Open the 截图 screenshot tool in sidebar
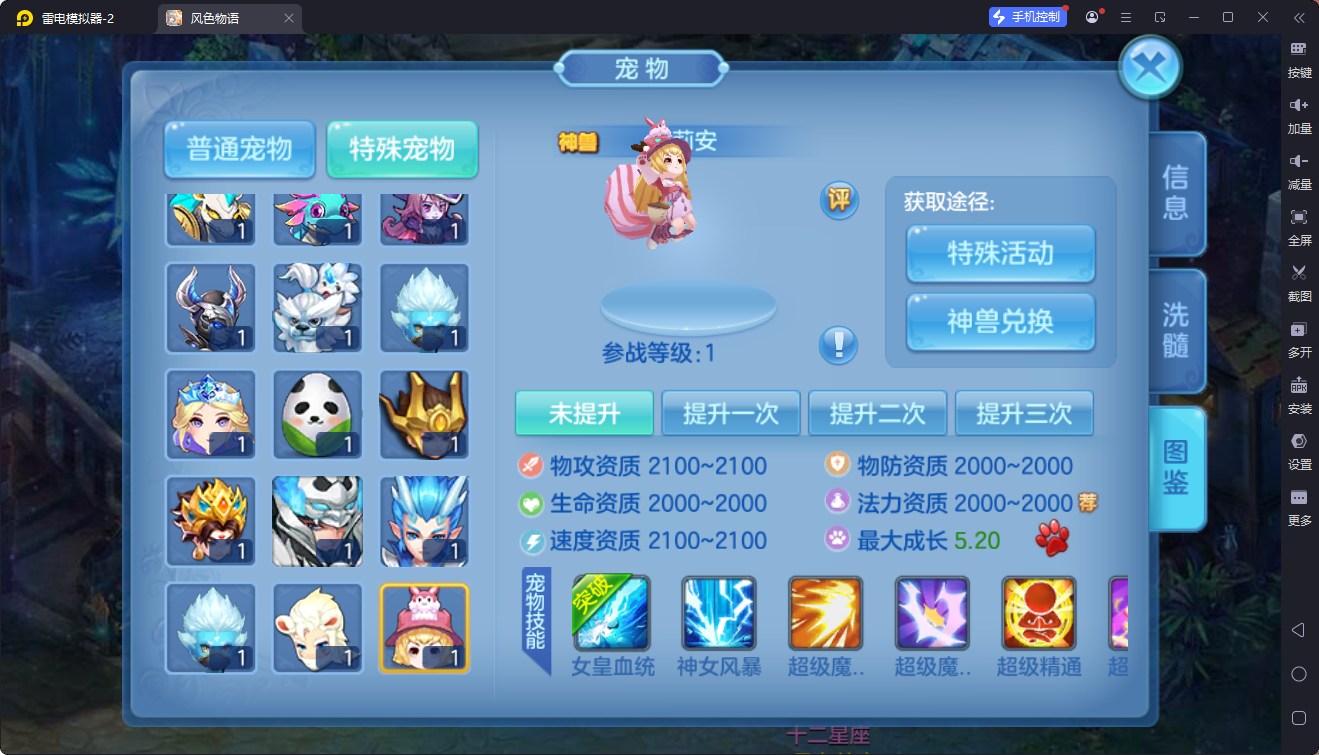The image size is (1319, 755). coord(1299,283)
